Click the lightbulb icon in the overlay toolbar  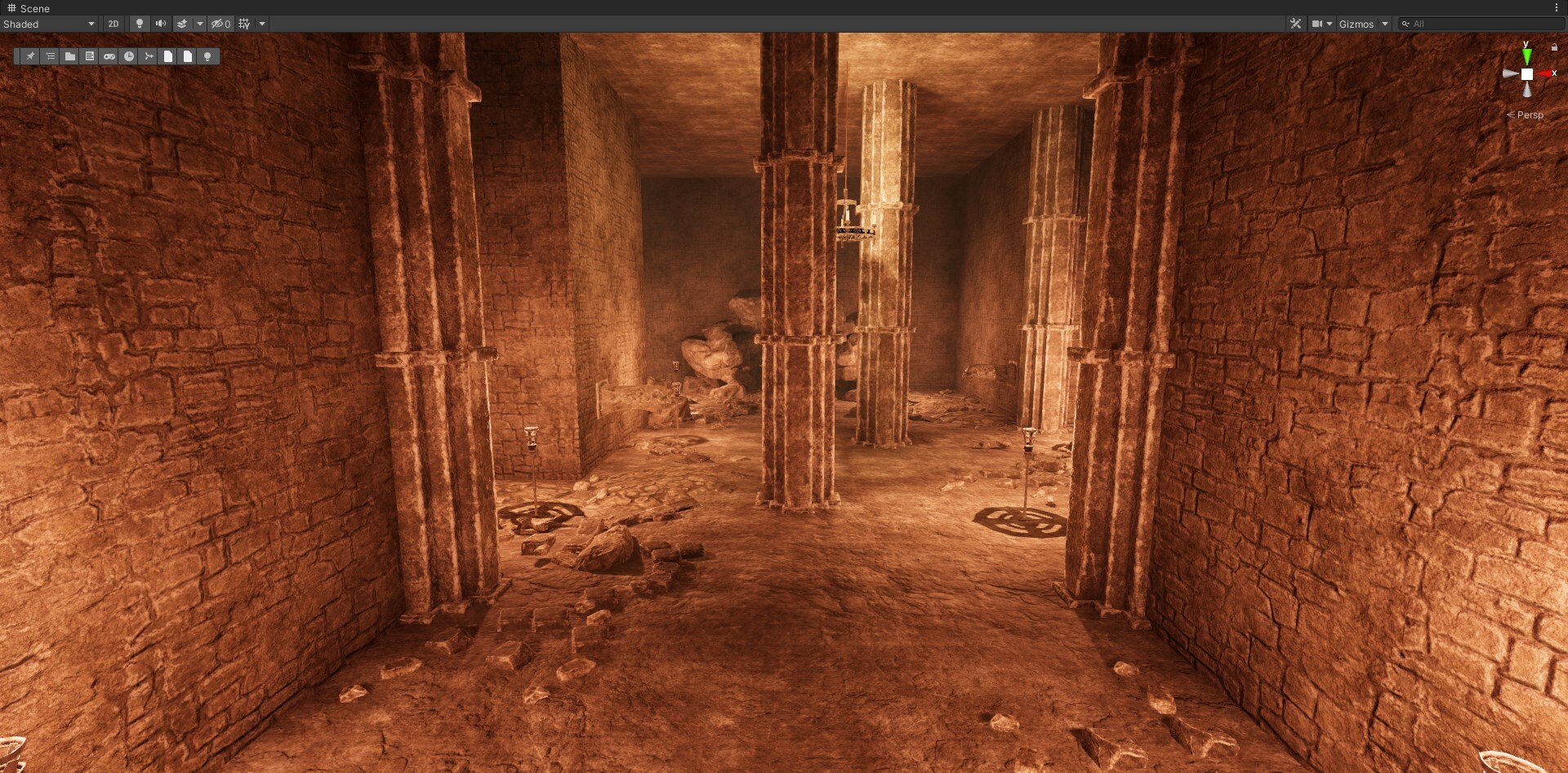pos(207,56)
